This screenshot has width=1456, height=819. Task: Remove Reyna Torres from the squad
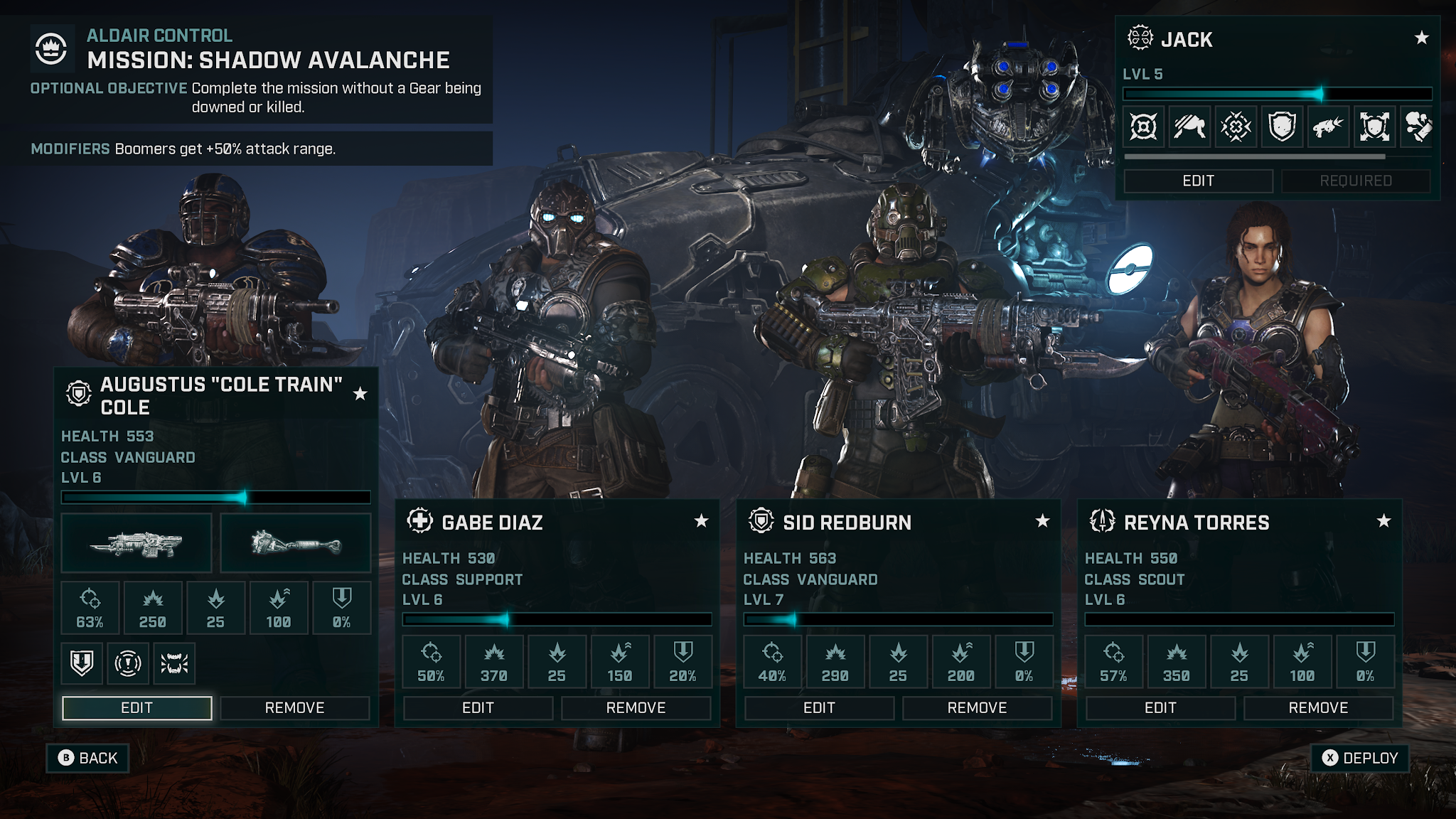point(1318,707)
